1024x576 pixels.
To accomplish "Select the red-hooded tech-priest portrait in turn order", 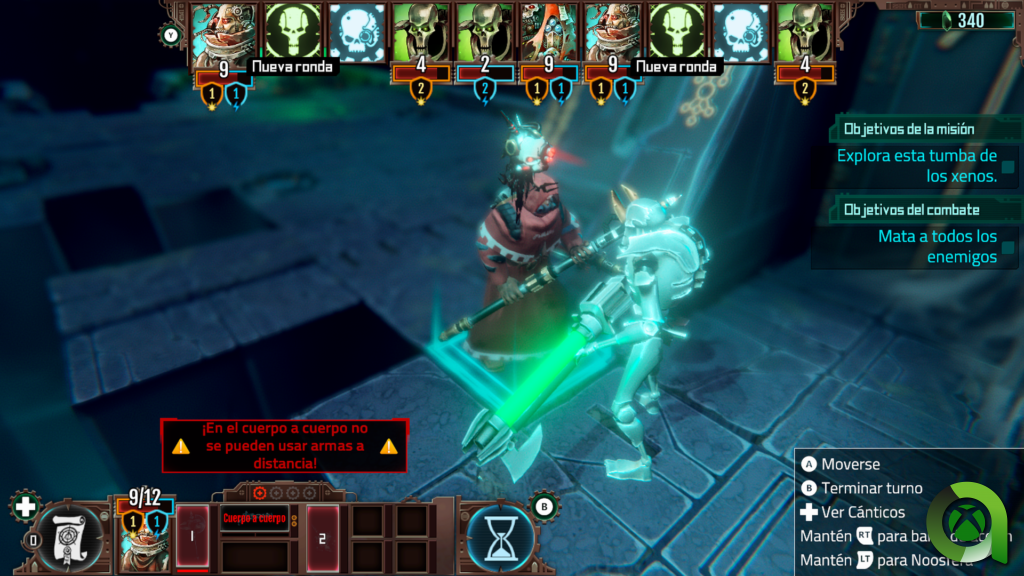I will click(544, 32).
